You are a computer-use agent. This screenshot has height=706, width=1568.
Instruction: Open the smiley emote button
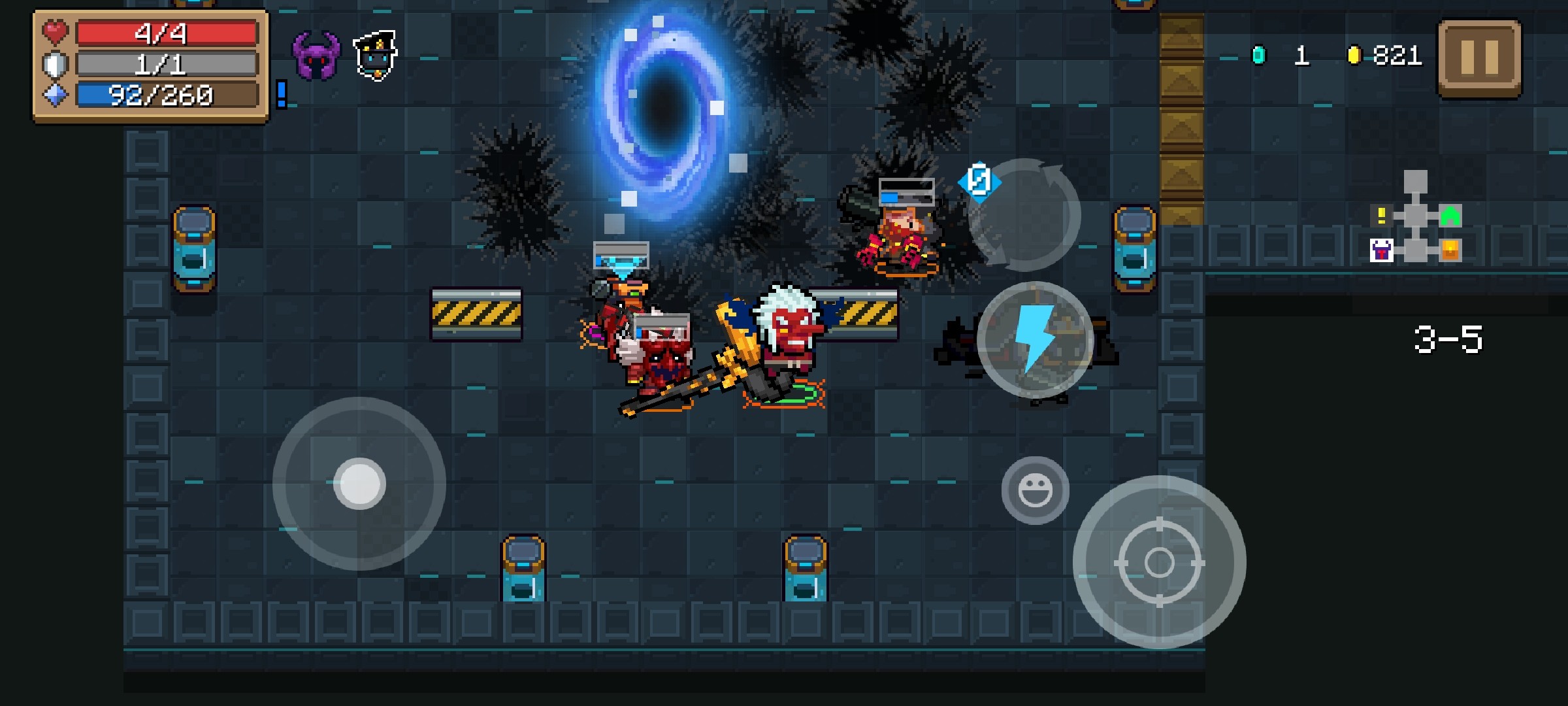click(1035, 490)
